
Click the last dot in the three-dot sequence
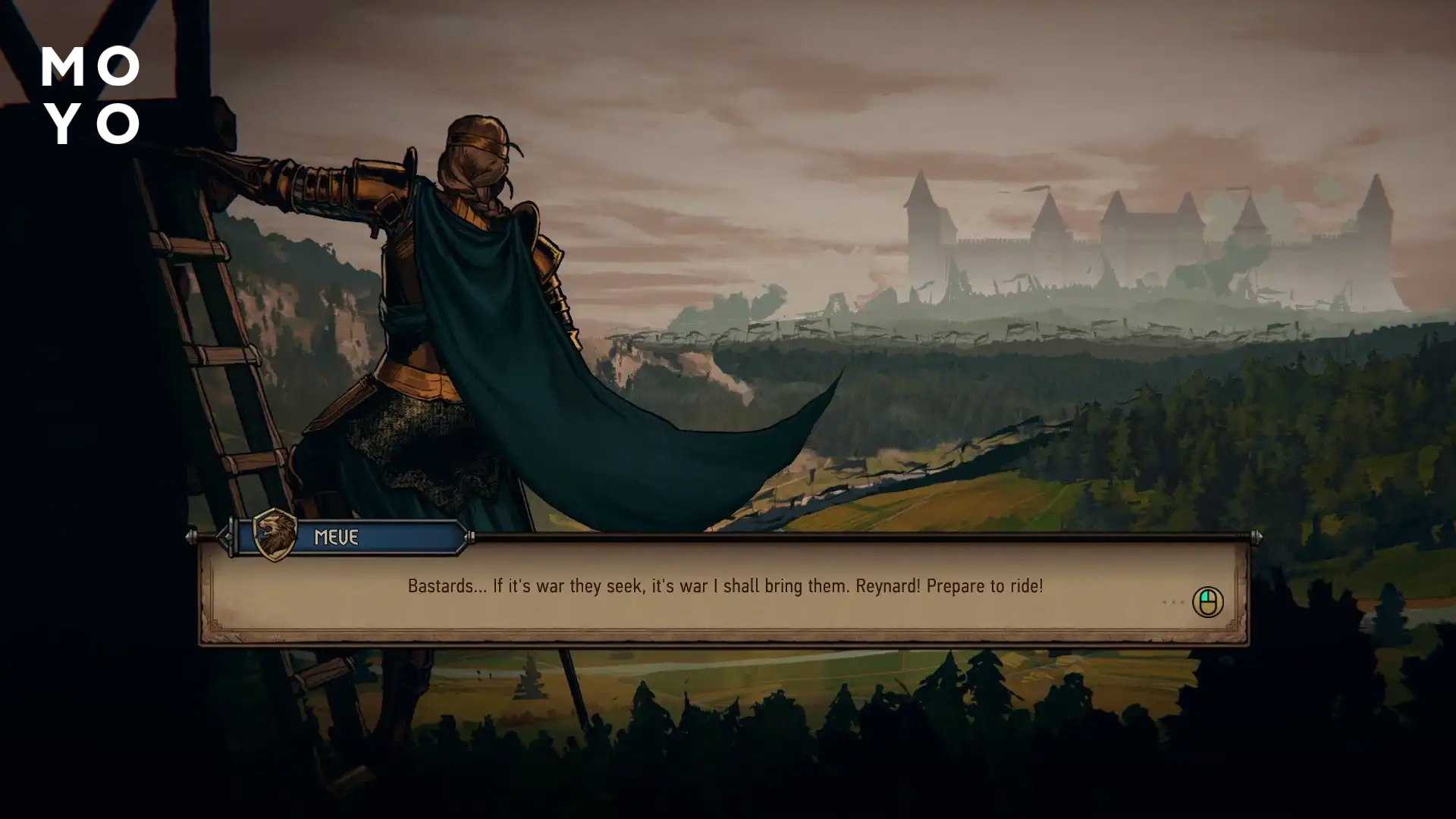[x=1182, y=601]
